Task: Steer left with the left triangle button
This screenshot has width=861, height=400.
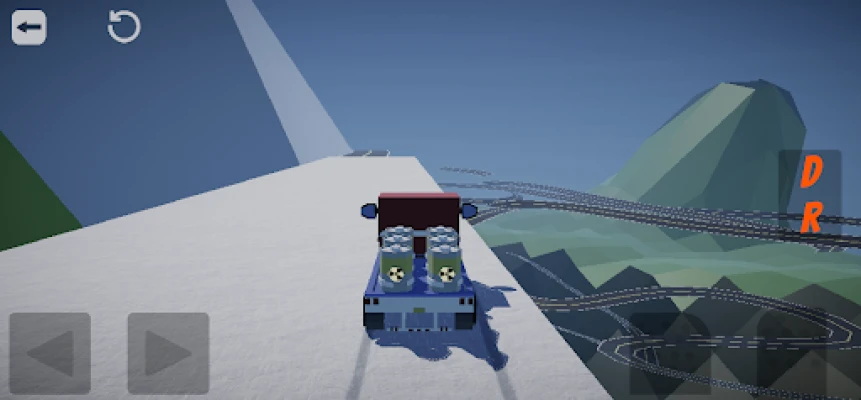Action: (50, 352)
